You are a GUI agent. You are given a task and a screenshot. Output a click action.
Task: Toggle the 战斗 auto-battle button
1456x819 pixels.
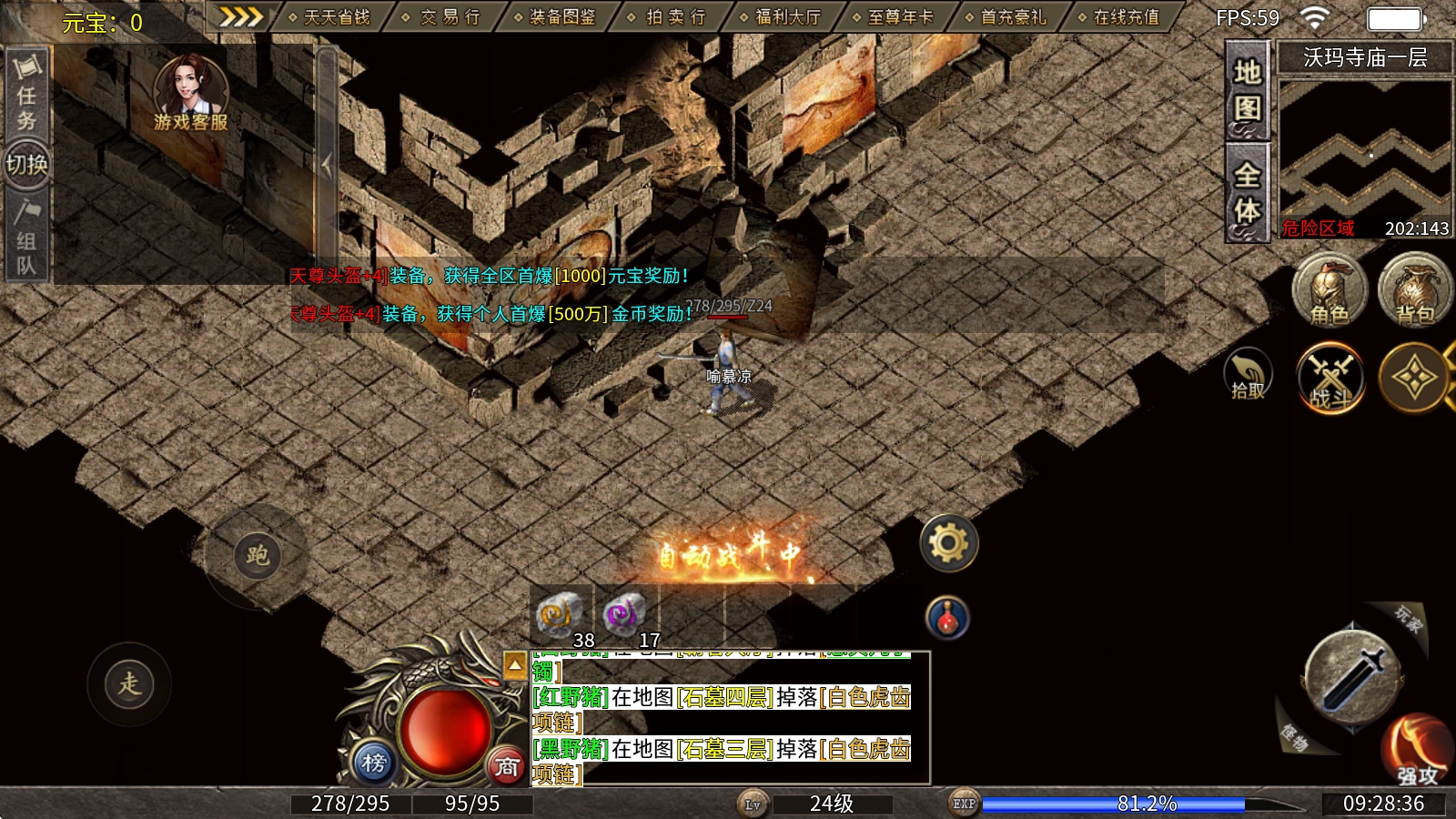tap(1330, 378)
